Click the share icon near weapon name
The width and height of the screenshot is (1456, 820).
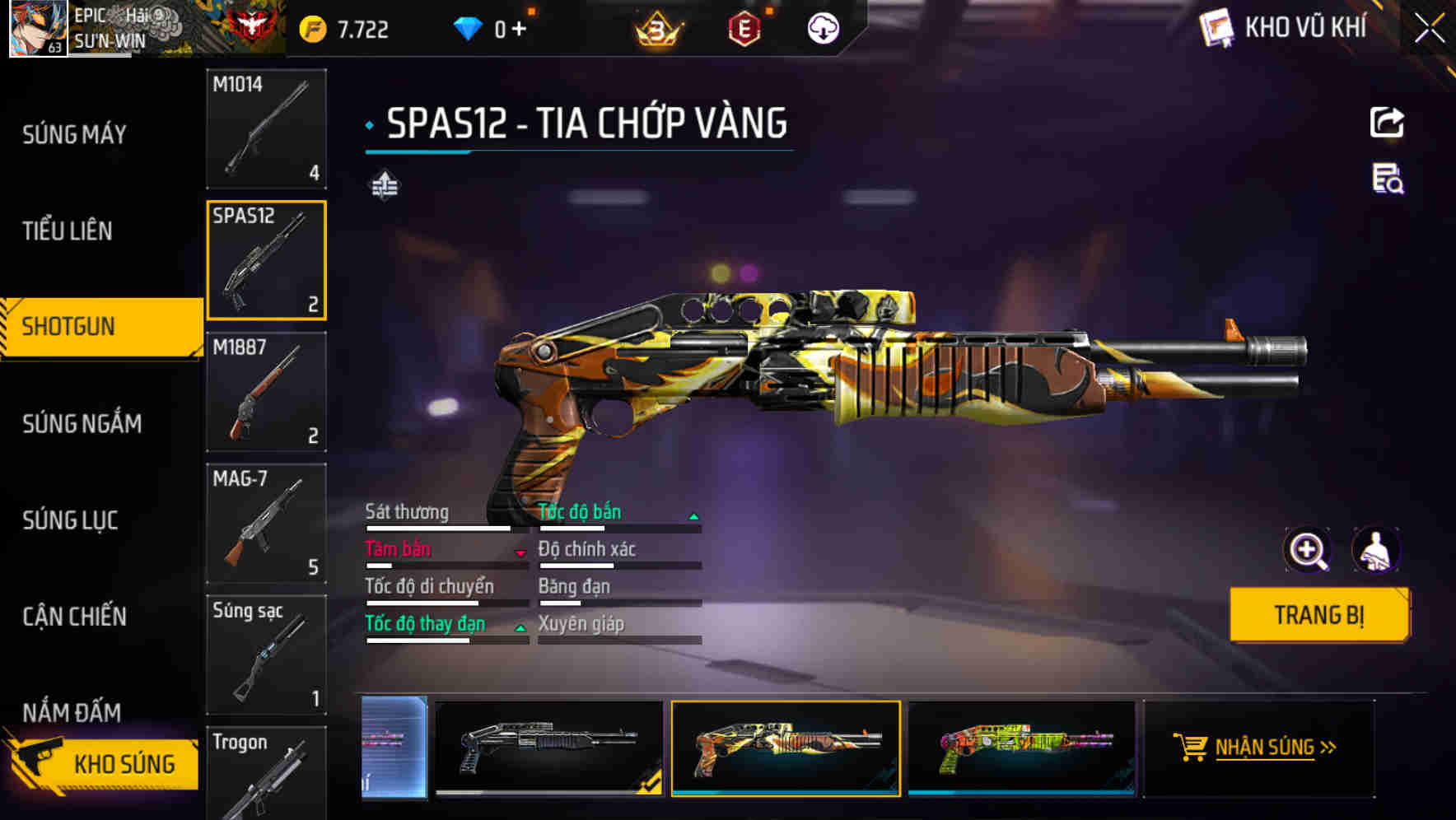[x=1388, y=121]
